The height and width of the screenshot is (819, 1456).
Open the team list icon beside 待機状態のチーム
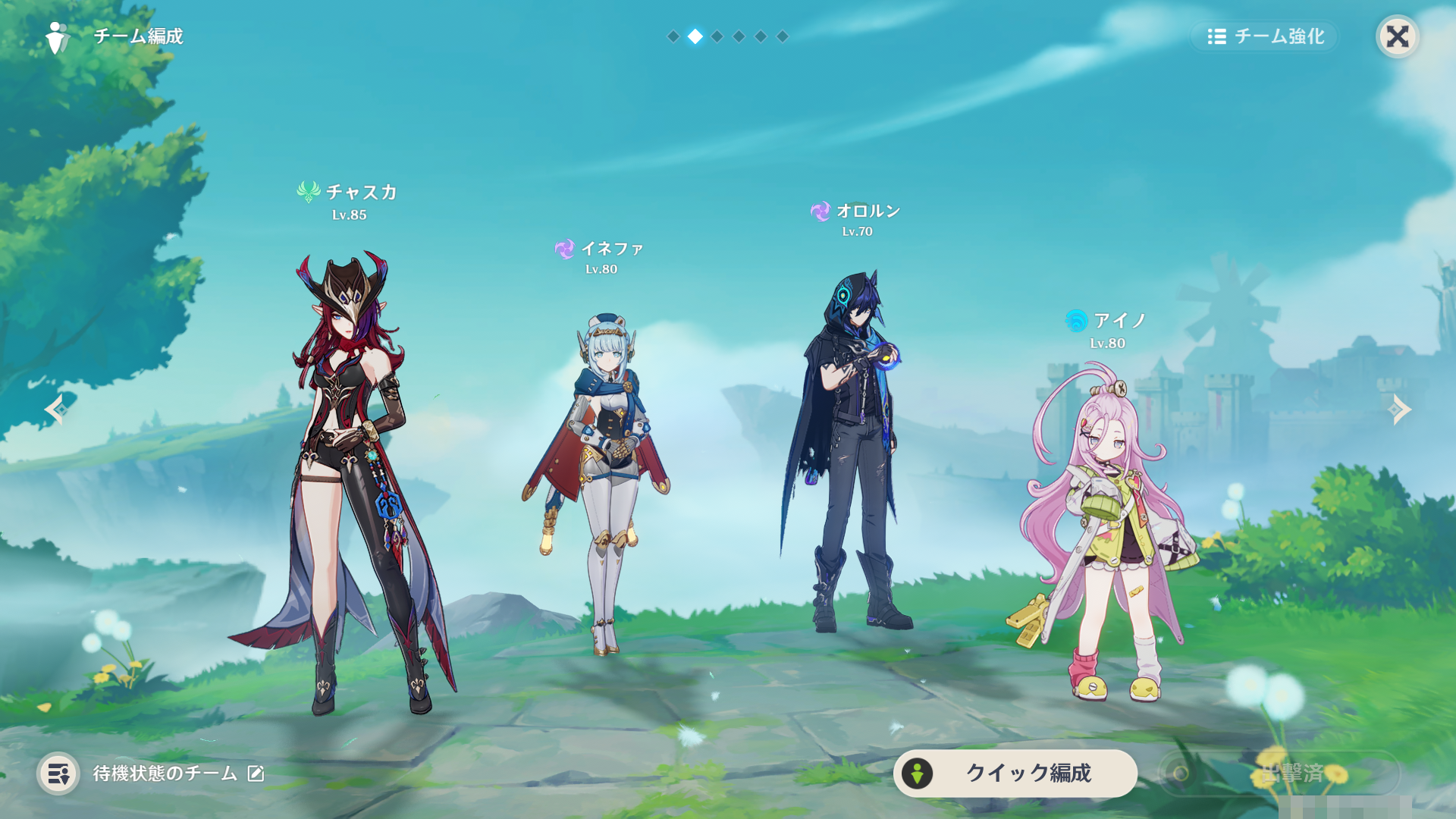click(58, 773)
